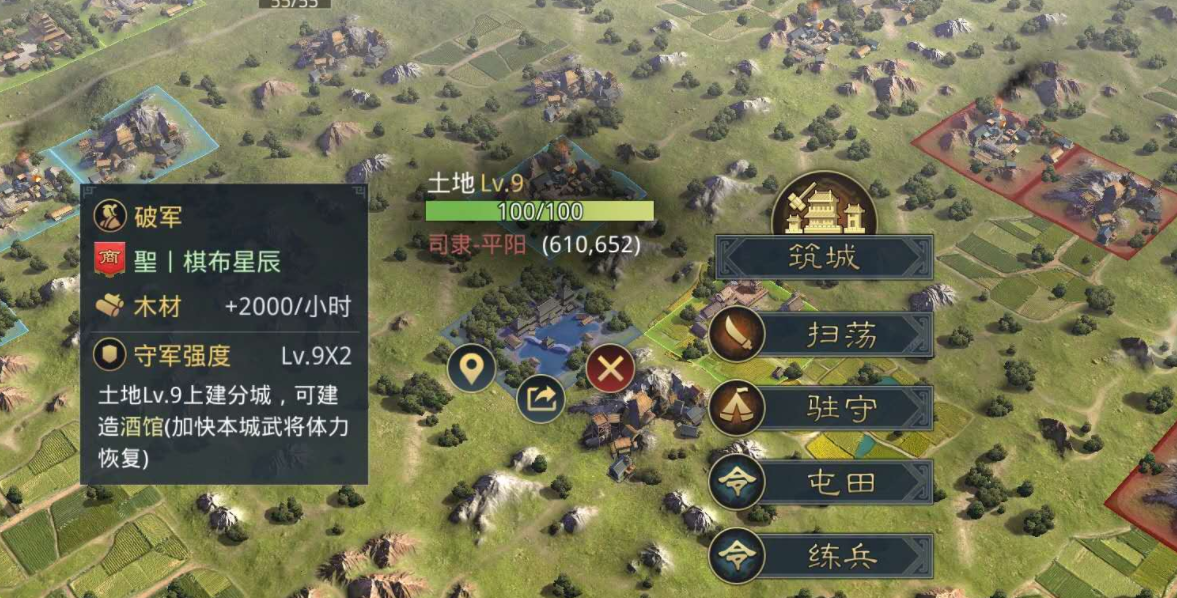Choose the 筑城 build city option
Image resolution: width=1177 pixels, height=598 pixels.
(824, 258)
